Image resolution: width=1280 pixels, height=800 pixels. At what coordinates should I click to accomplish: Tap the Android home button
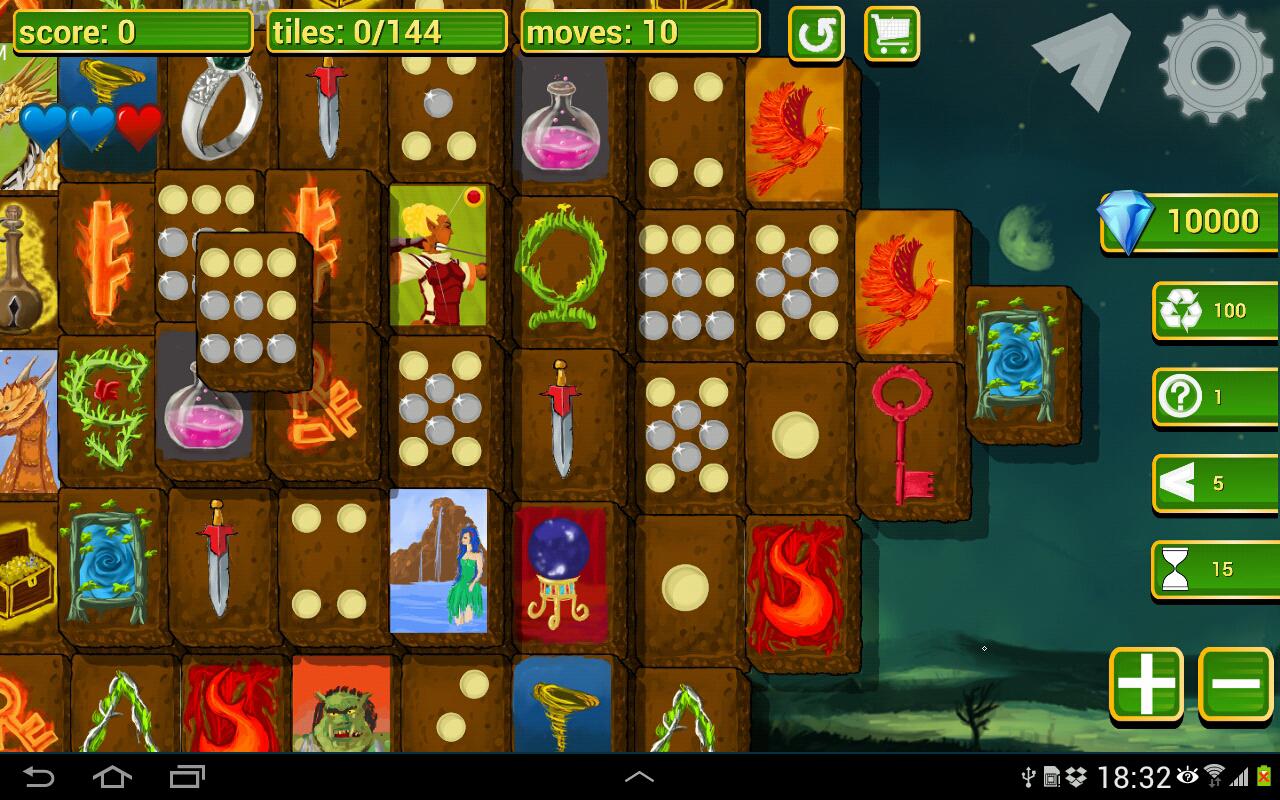click(x=112, y=777)
